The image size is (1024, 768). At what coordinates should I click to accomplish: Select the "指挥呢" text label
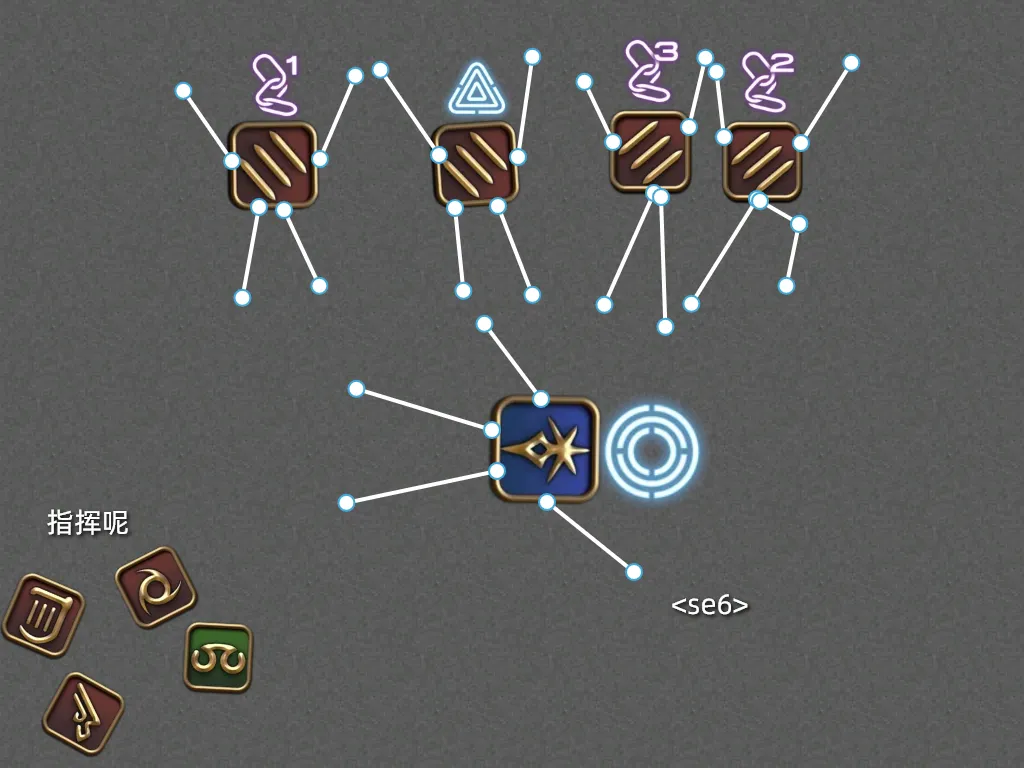(x=88, y=523)
